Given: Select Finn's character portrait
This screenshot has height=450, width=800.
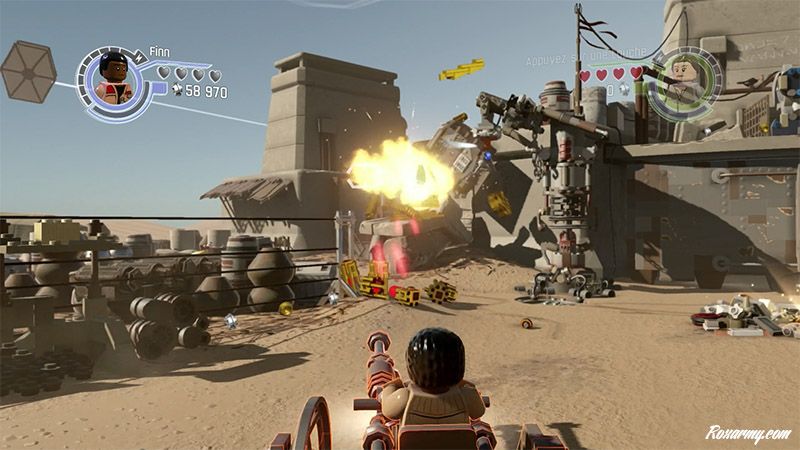Looking at the screenshot, I should 113,80.
